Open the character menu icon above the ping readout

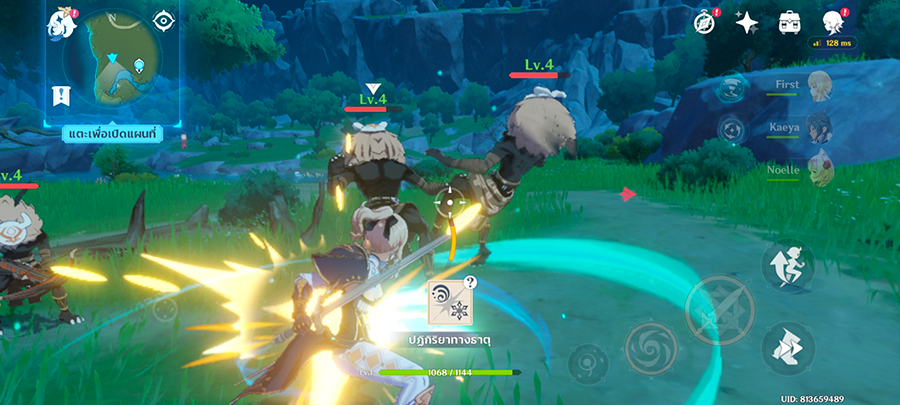[x=832, y=22]
